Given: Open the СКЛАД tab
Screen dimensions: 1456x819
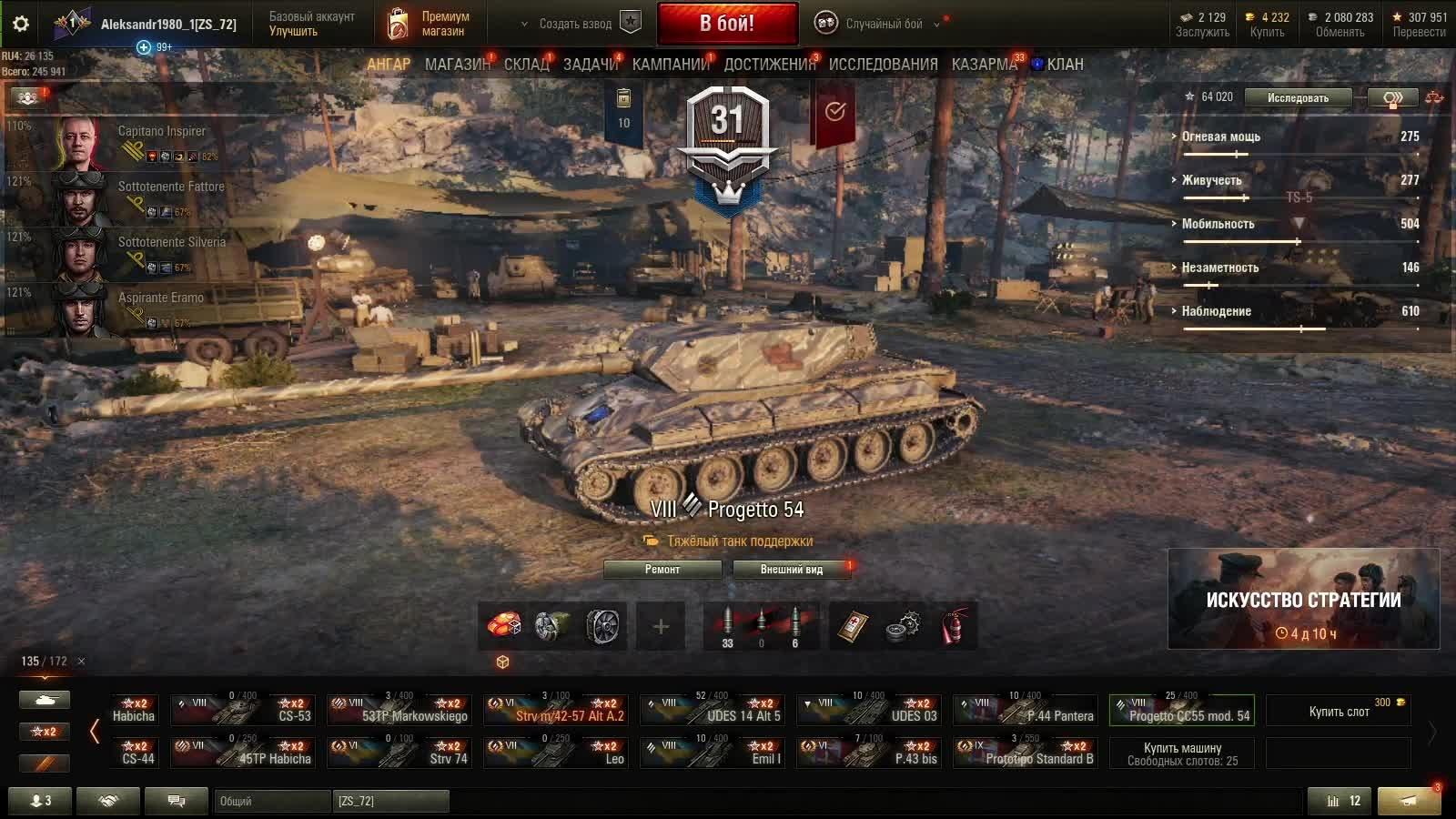Looking at the screenshot, I should (527, 65).
